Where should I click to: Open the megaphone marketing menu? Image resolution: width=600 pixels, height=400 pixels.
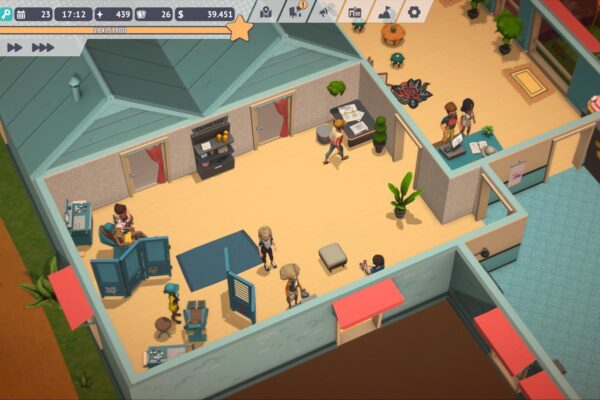326,12
